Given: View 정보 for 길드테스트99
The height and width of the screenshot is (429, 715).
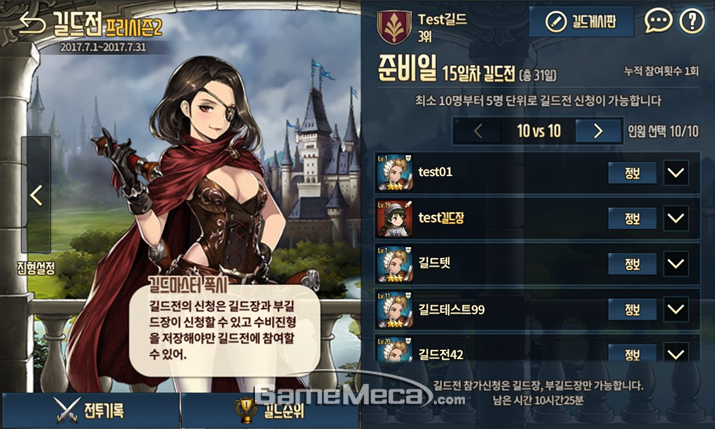Looking at the screenshot, I should tap(631, 310).
